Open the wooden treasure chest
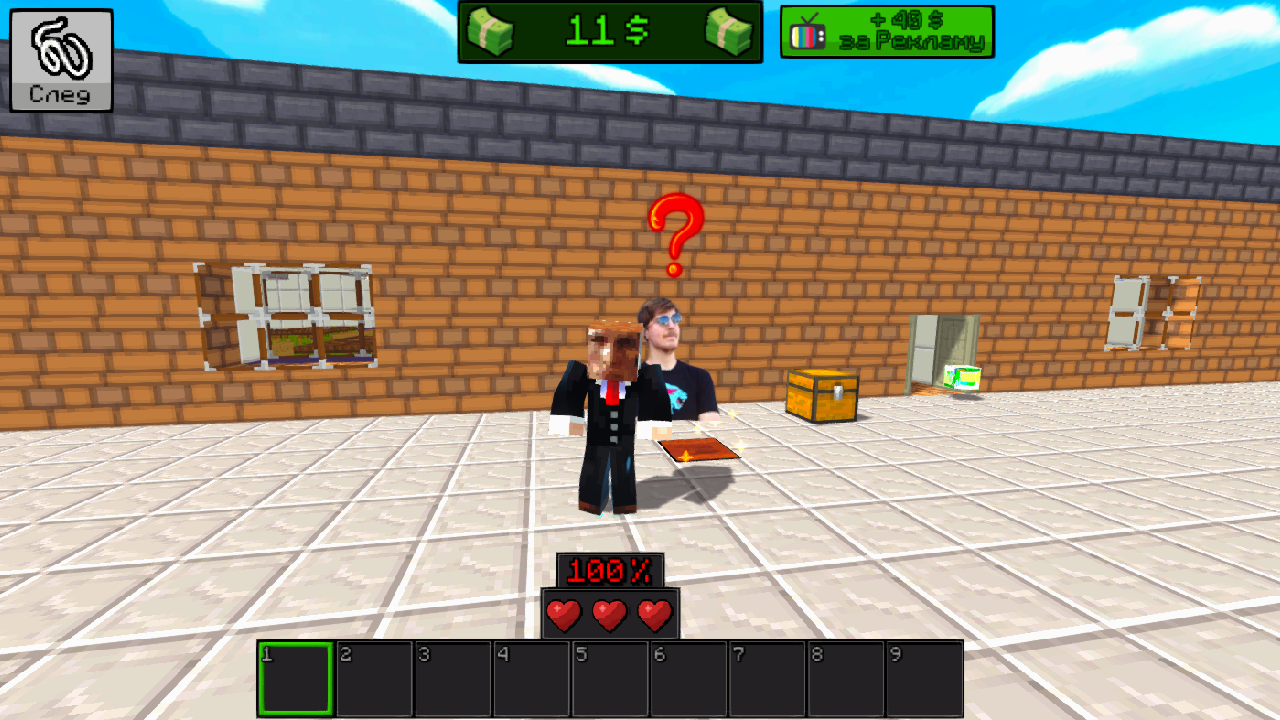Image resolution: width=1280 pixels, height=720 pixels. pyautogui.click(x=822, y=395)
